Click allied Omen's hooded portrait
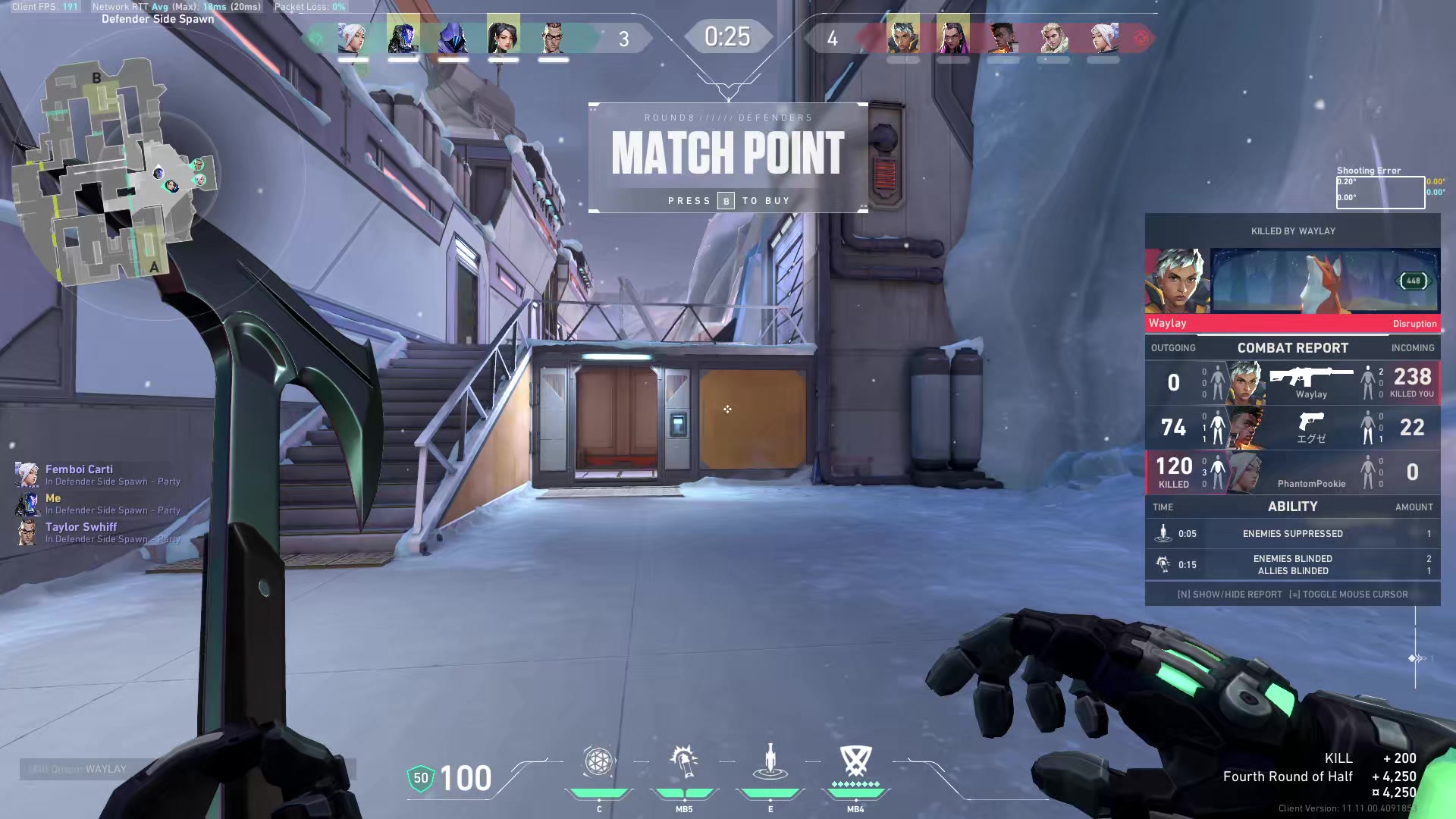Screen dimensions: 1456x819 click(x=453, y=36)
